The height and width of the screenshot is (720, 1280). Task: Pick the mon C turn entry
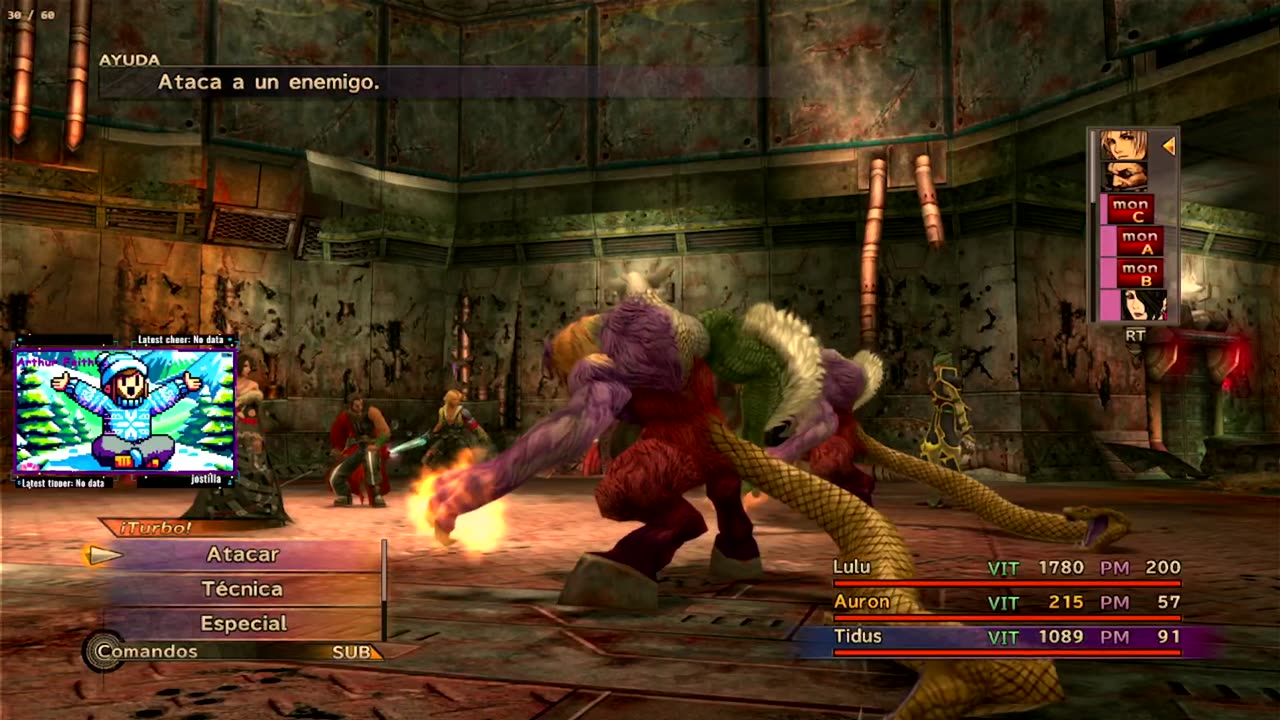1129,210
